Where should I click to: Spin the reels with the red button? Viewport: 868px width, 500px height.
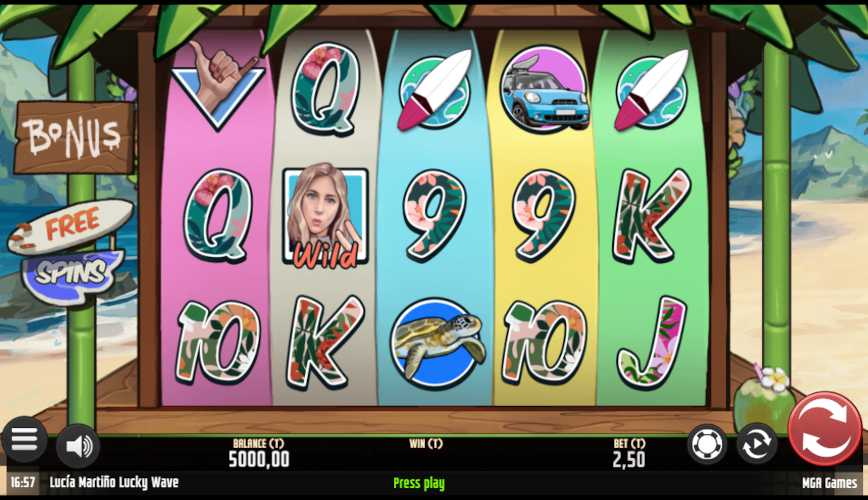pos(824,429)
